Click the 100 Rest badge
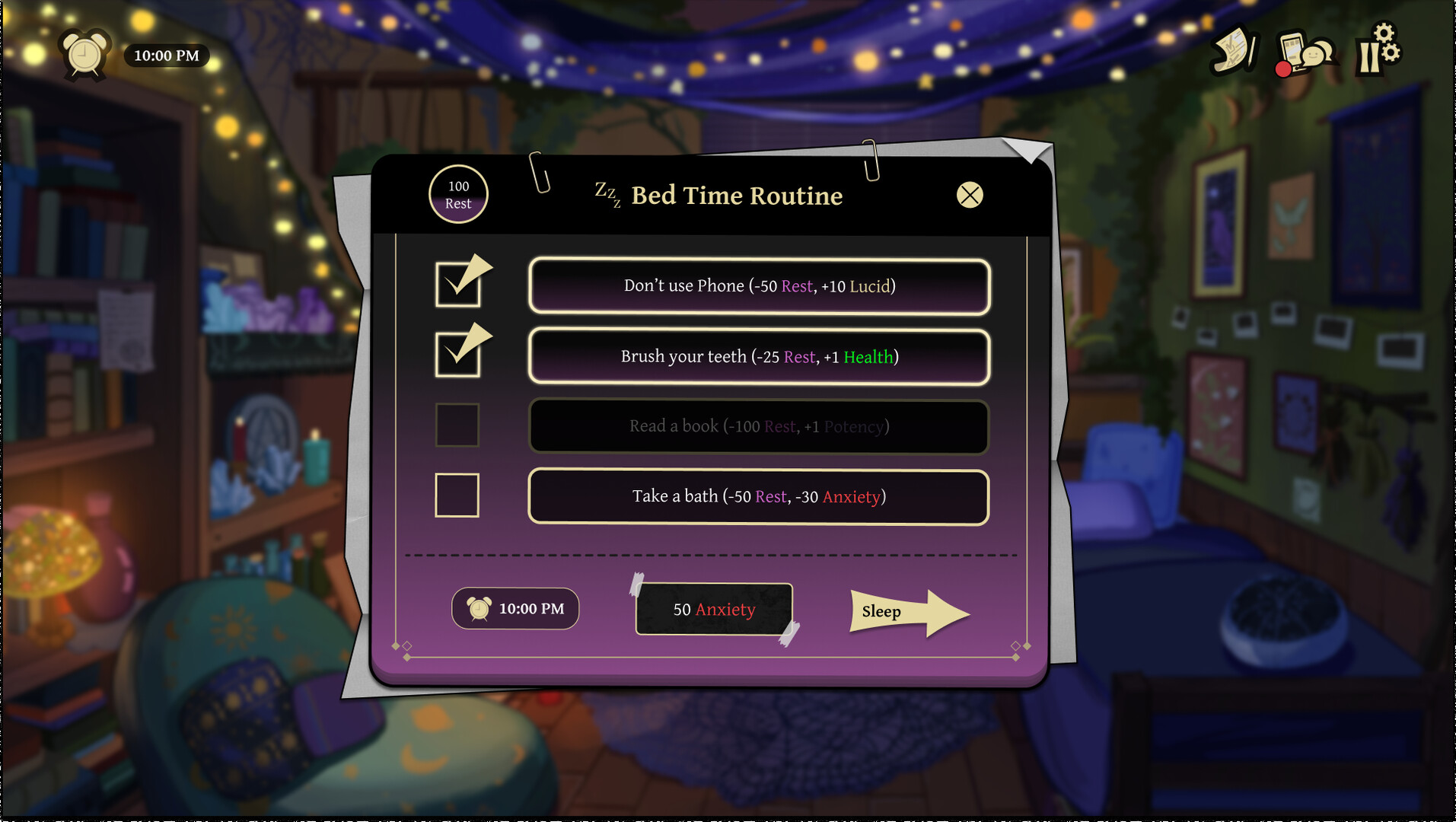 pos(457,195)
